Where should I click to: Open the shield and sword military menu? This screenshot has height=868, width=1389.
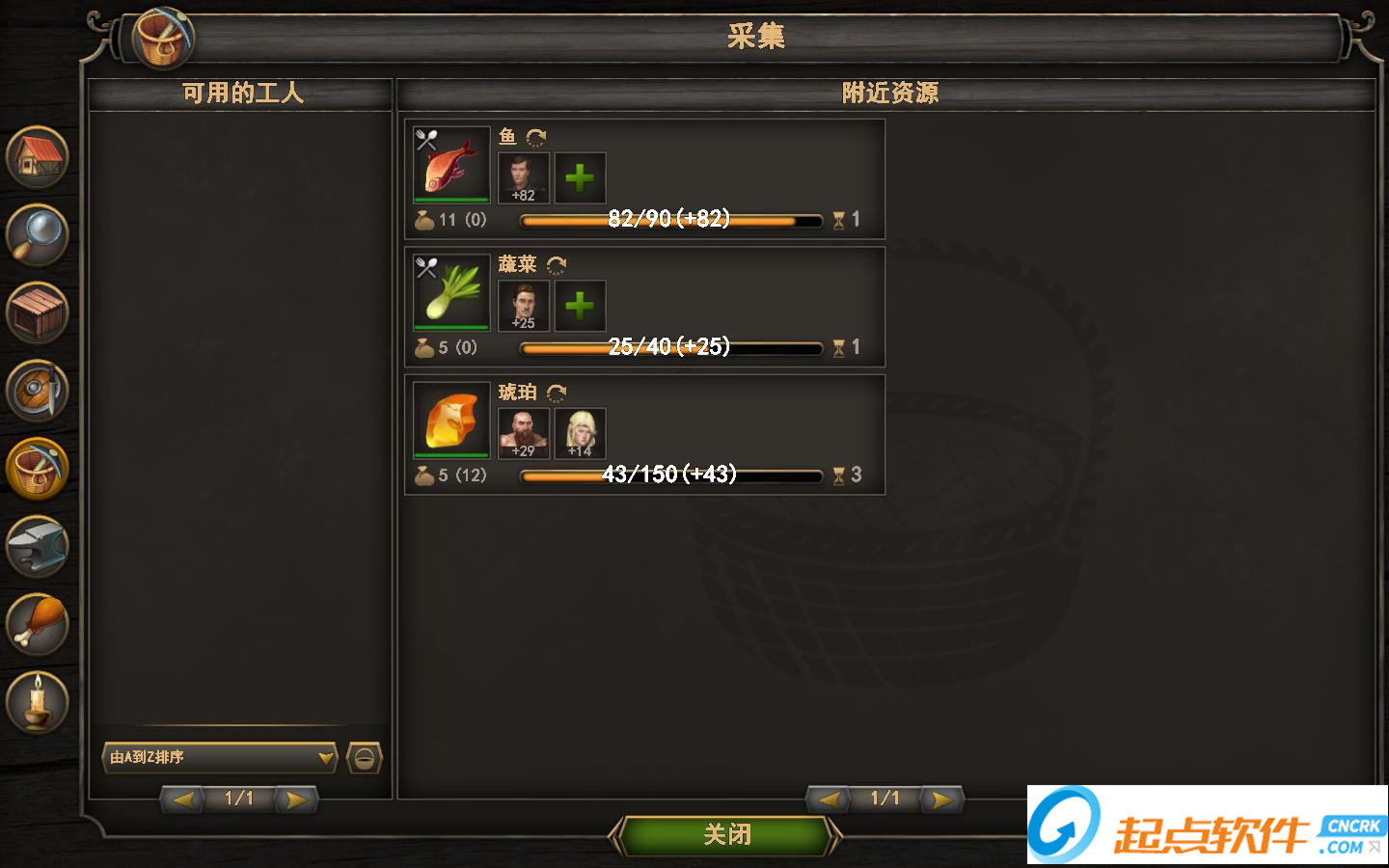(37, 392)
